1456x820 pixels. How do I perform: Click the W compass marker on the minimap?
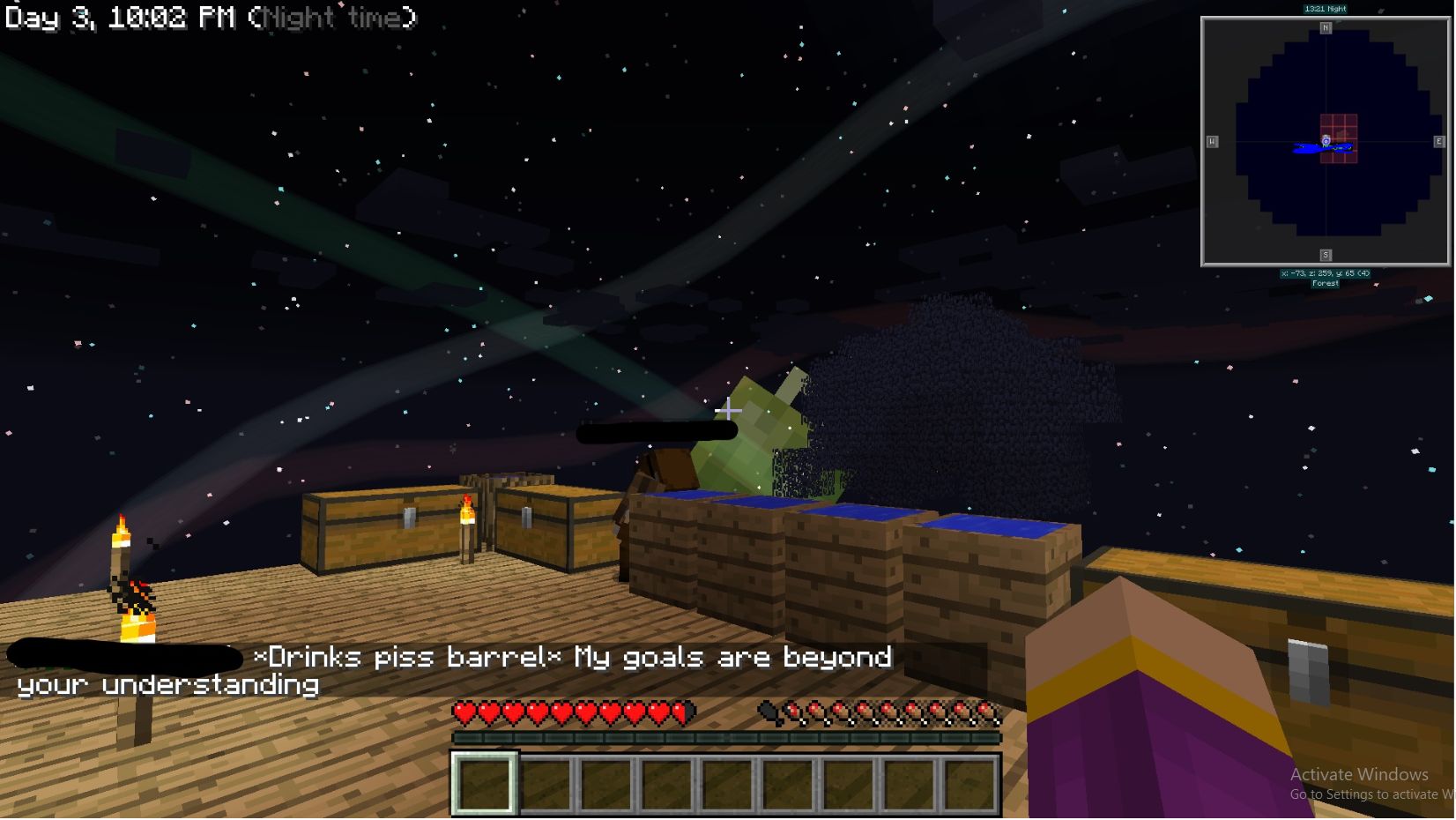(x=1215, y=139)
